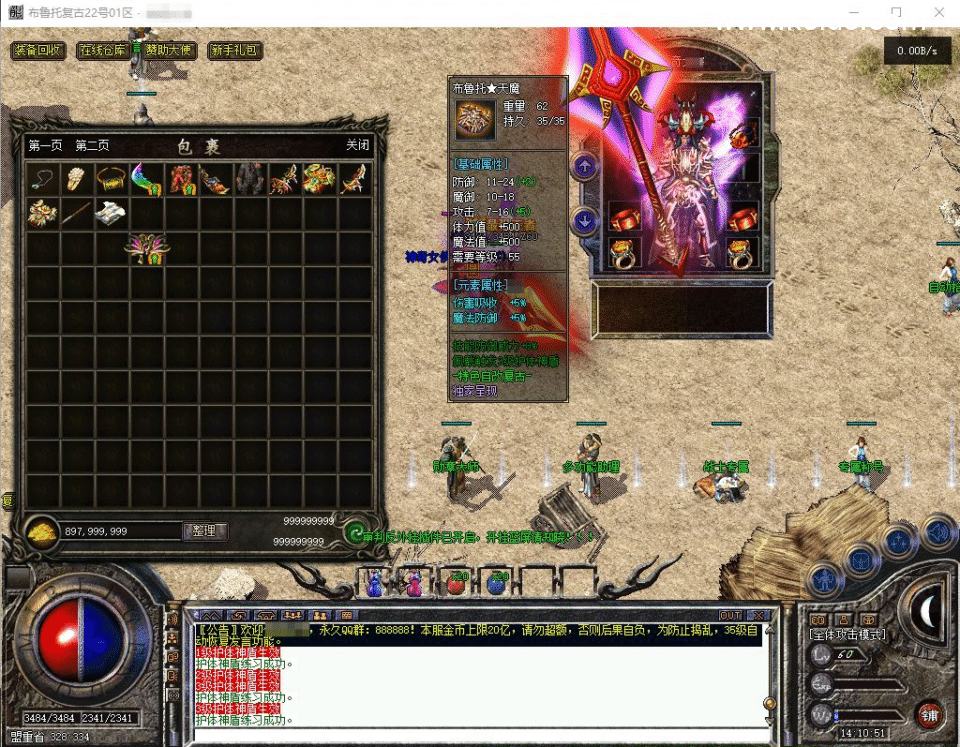Claim the 新手礼包 newbie gift pack
This screenshot has height=747, width=960.
tap(234, 51)
